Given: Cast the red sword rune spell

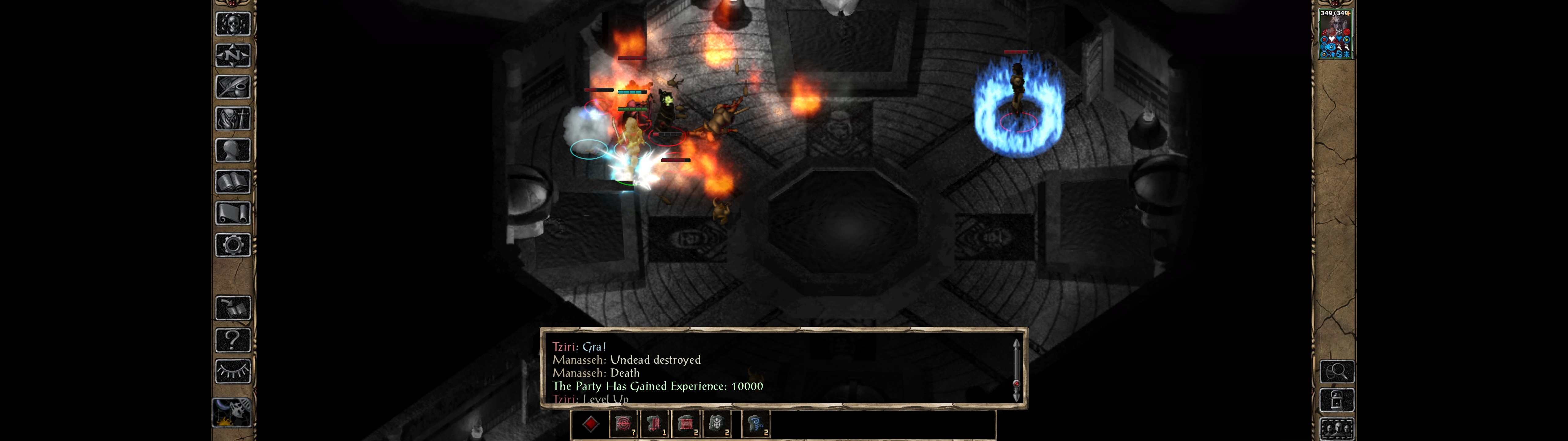Looking at the screenshot, I should pyautogui.click(x=654, y=424).
